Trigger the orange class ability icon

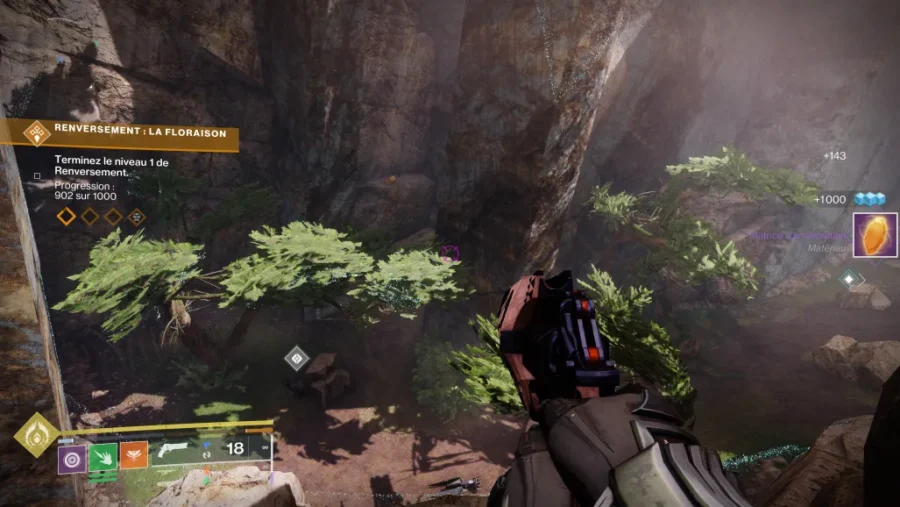tap(134, 456)
